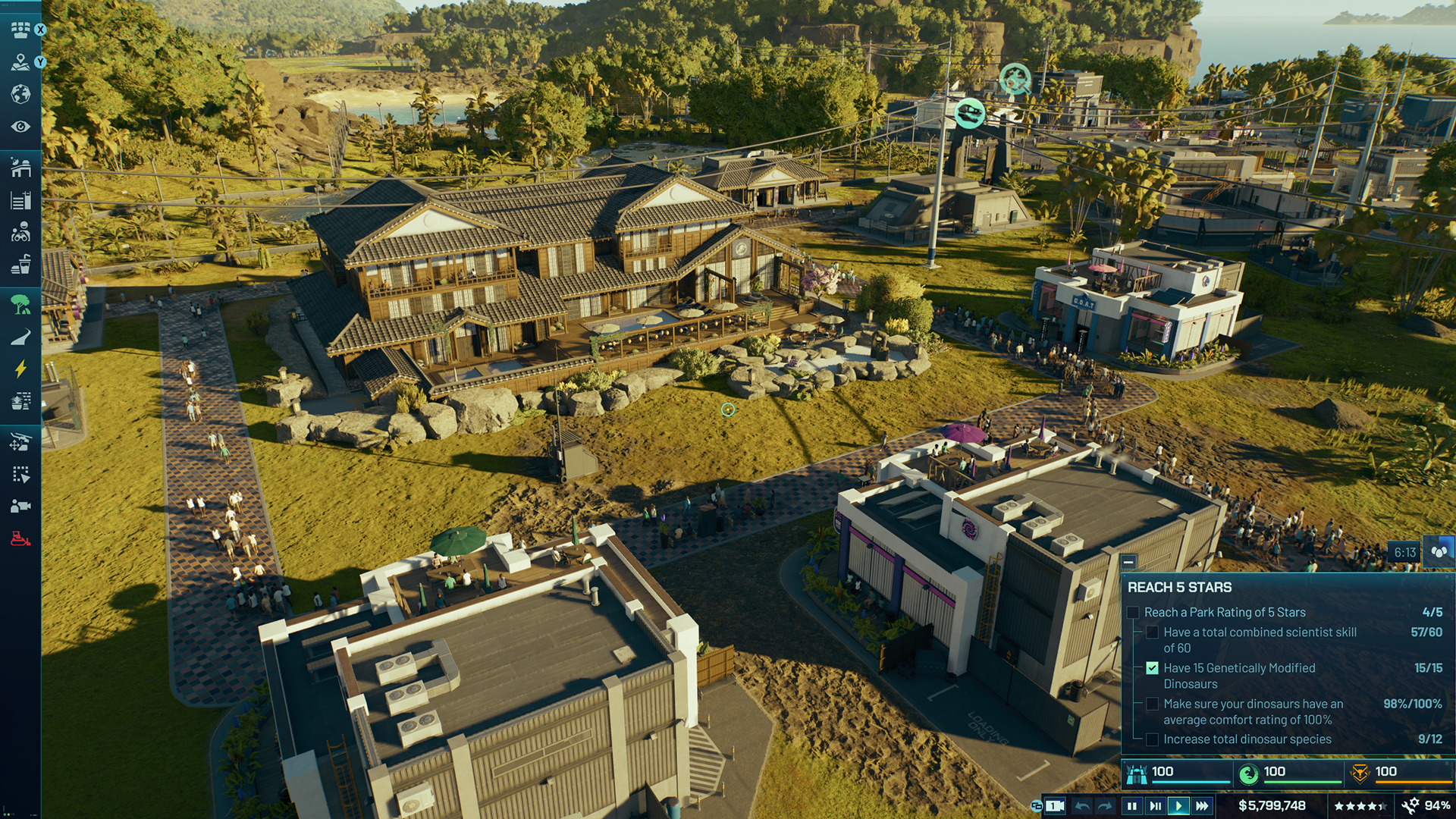Pause the game time
The width and height of the screenshot is (1456, 819).
(x=1132, y=806)
